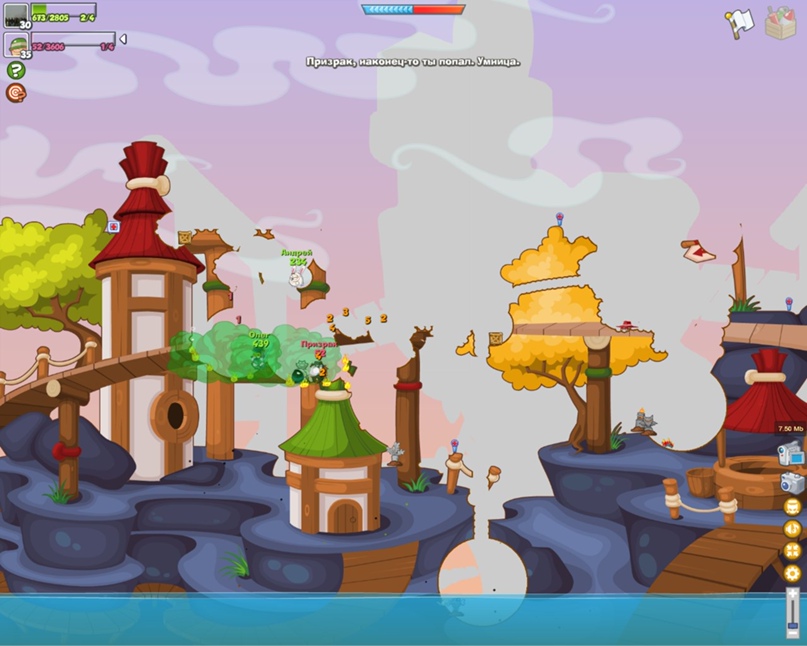This screenshot has height=646, width=807.
Task: Select the green helmet soldier avatar
Action: [x=15, y=44]
